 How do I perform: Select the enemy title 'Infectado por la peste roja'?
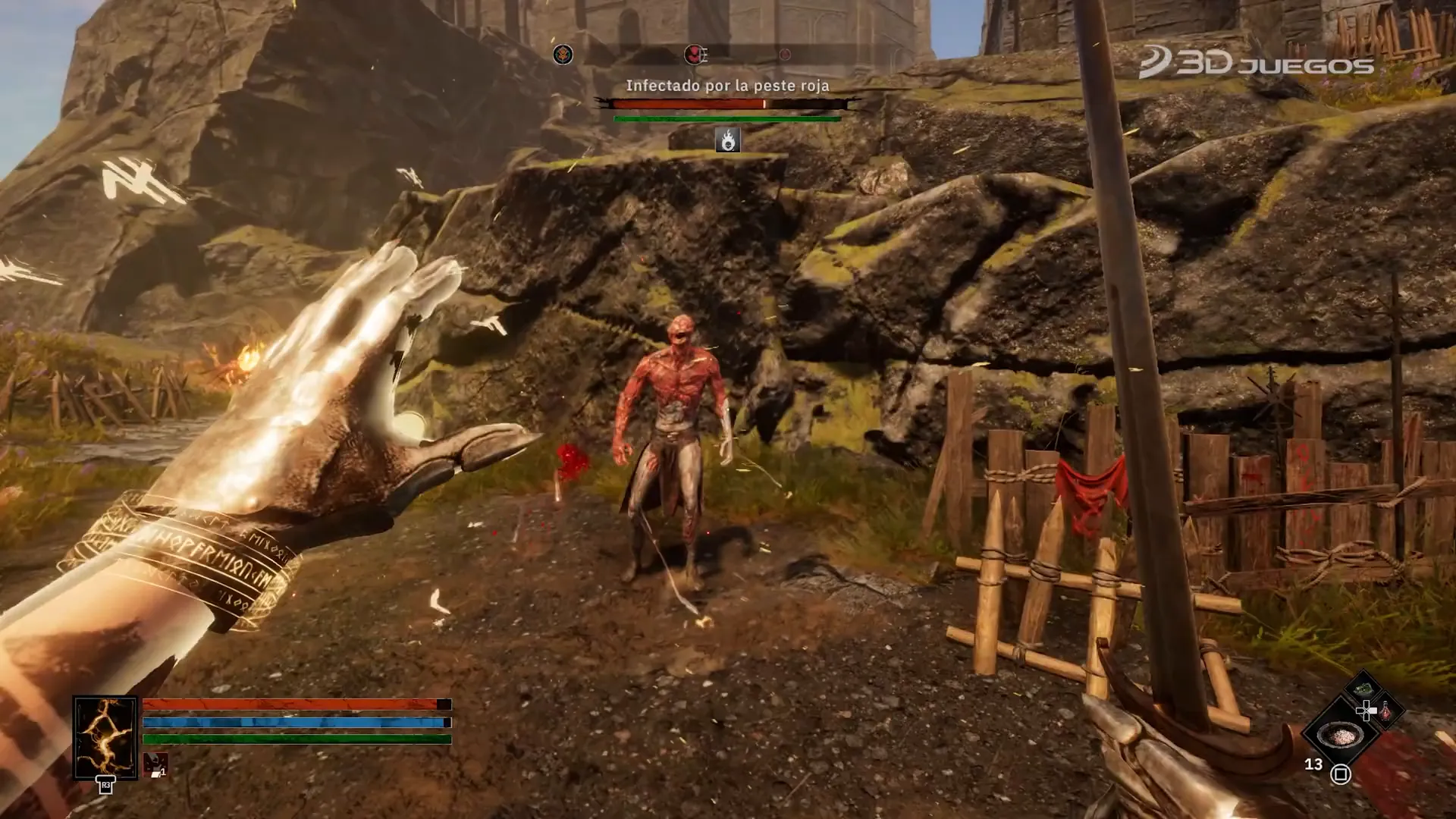coord(728,86)
